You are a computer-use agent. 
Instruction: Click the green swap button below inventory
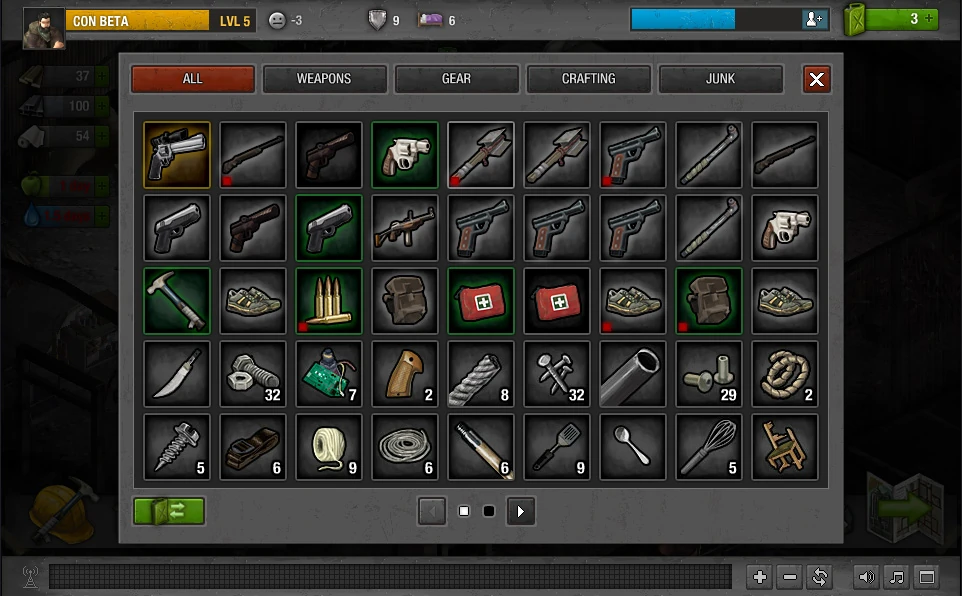169,511
